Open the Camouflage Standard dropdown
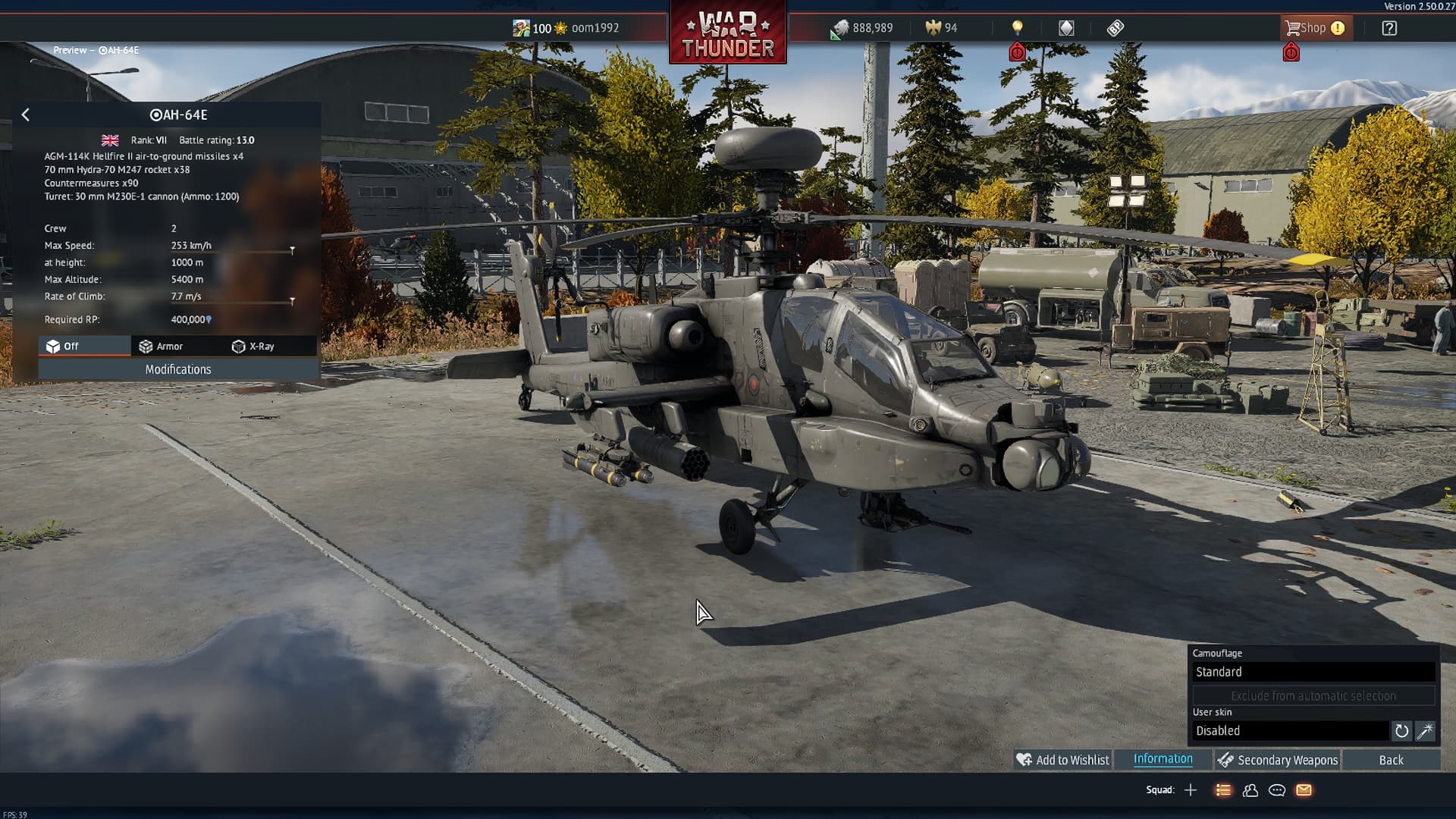 coord(1313,672)
